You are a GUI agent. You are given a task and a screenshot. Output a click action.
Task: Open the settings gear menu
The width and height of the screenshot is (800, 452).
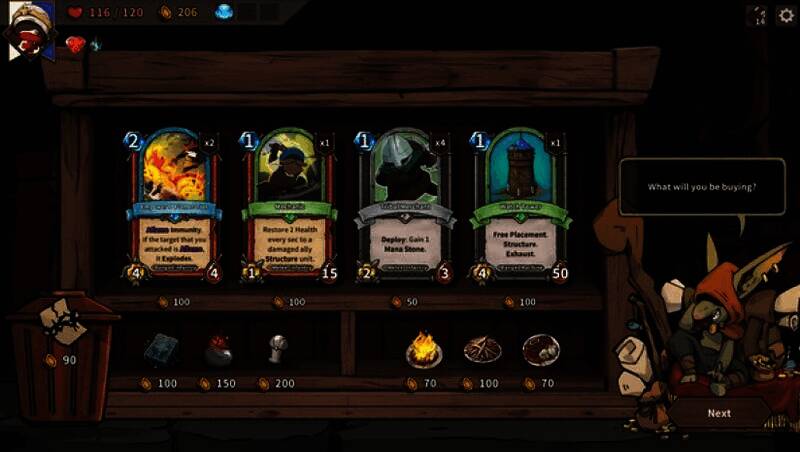pyautogui.click(x=786, y=14)
